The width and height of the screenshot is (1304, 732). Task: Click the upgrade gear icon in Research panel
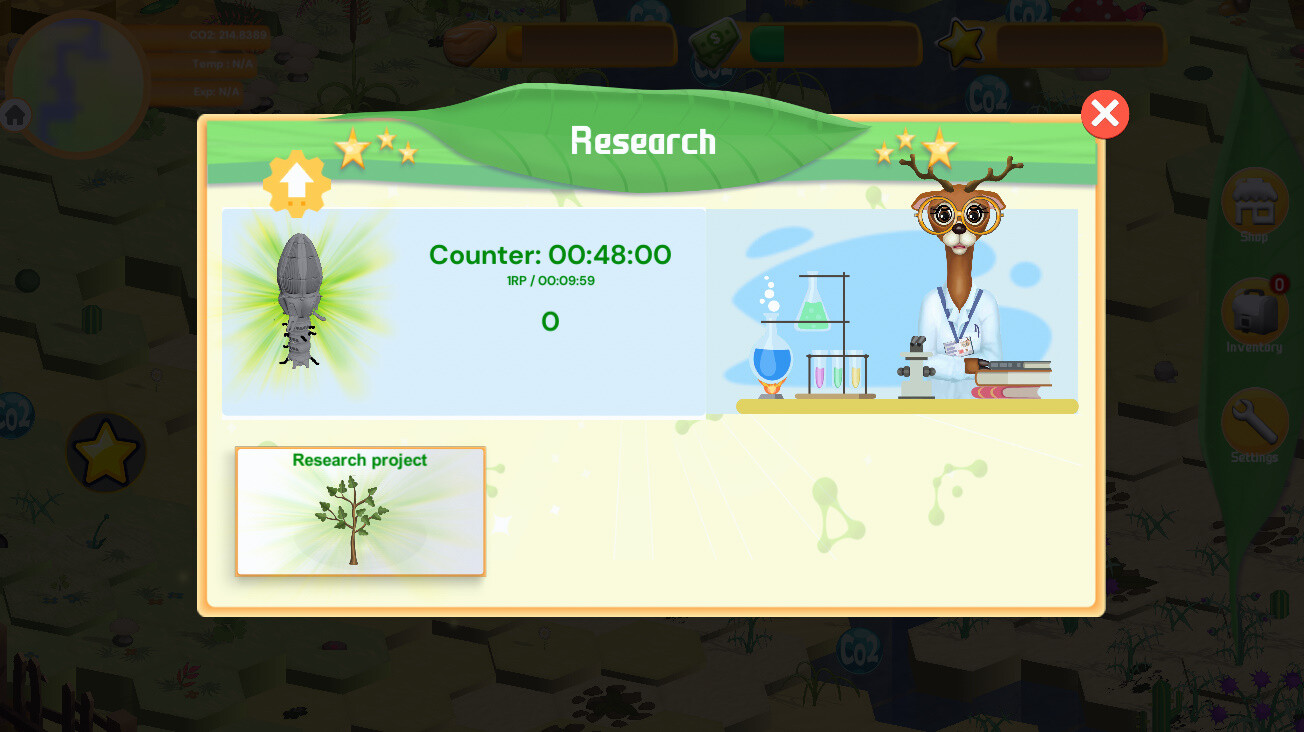(296, 184)
